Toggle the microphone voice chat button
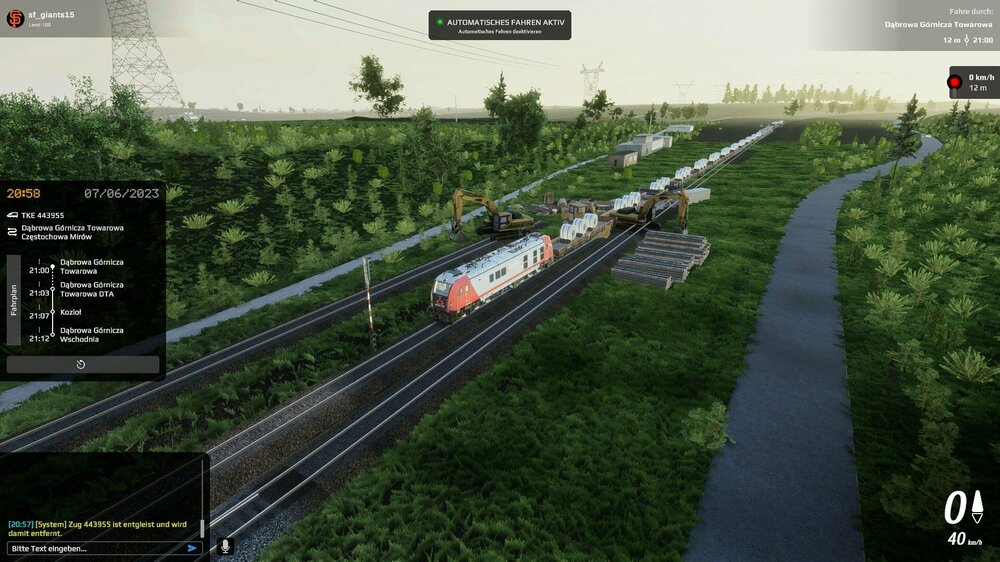Image resolution: width=1000 pixels, height=562 pixels. [225, 547]
